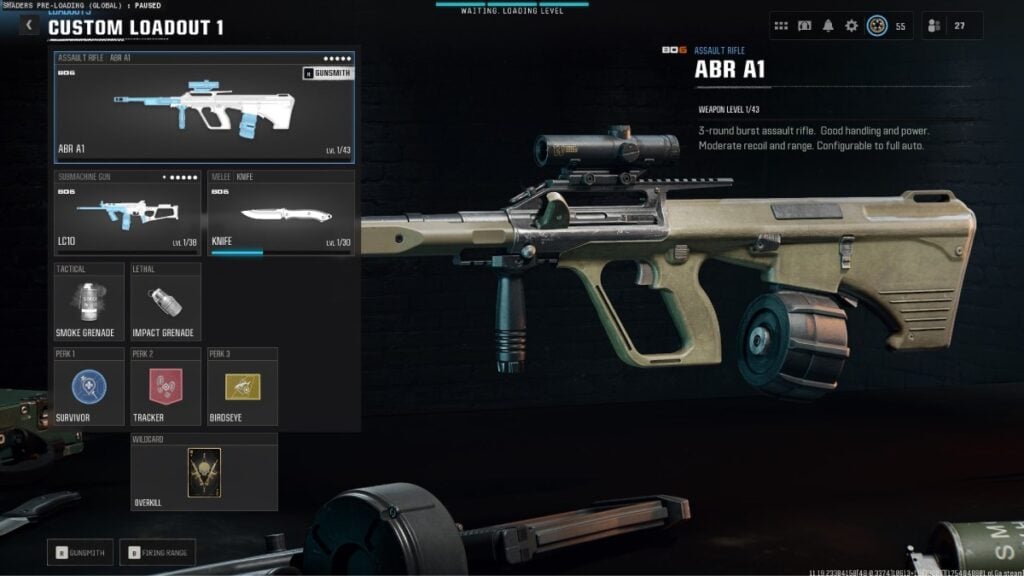This screenshot has height=576, width=1024.
Task: Change the Birdseye perk 3 slot
Action: click(x=242, y=387)
